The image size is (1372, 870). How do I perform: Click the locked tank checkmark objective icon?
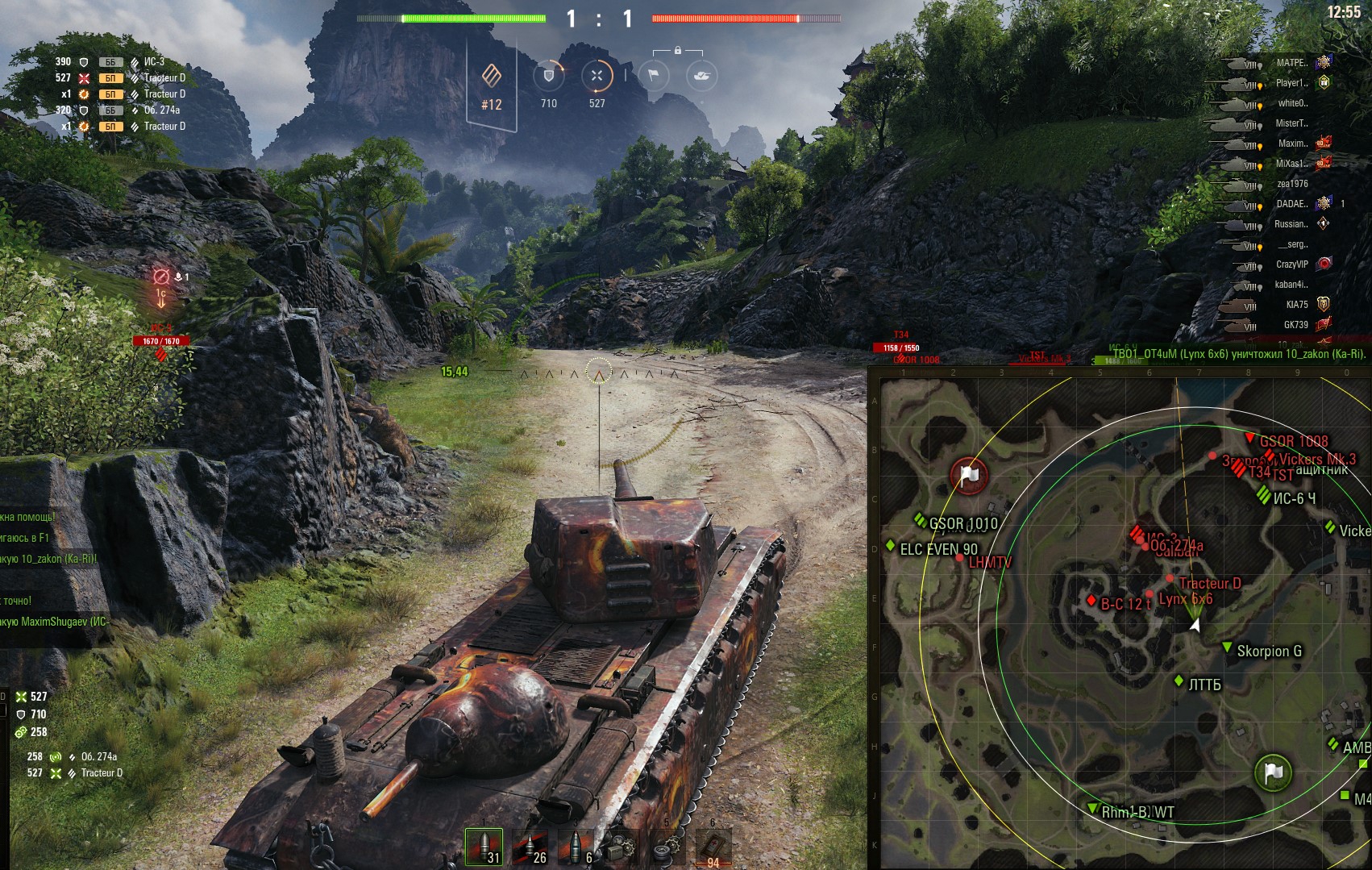[x=701, y=76]
